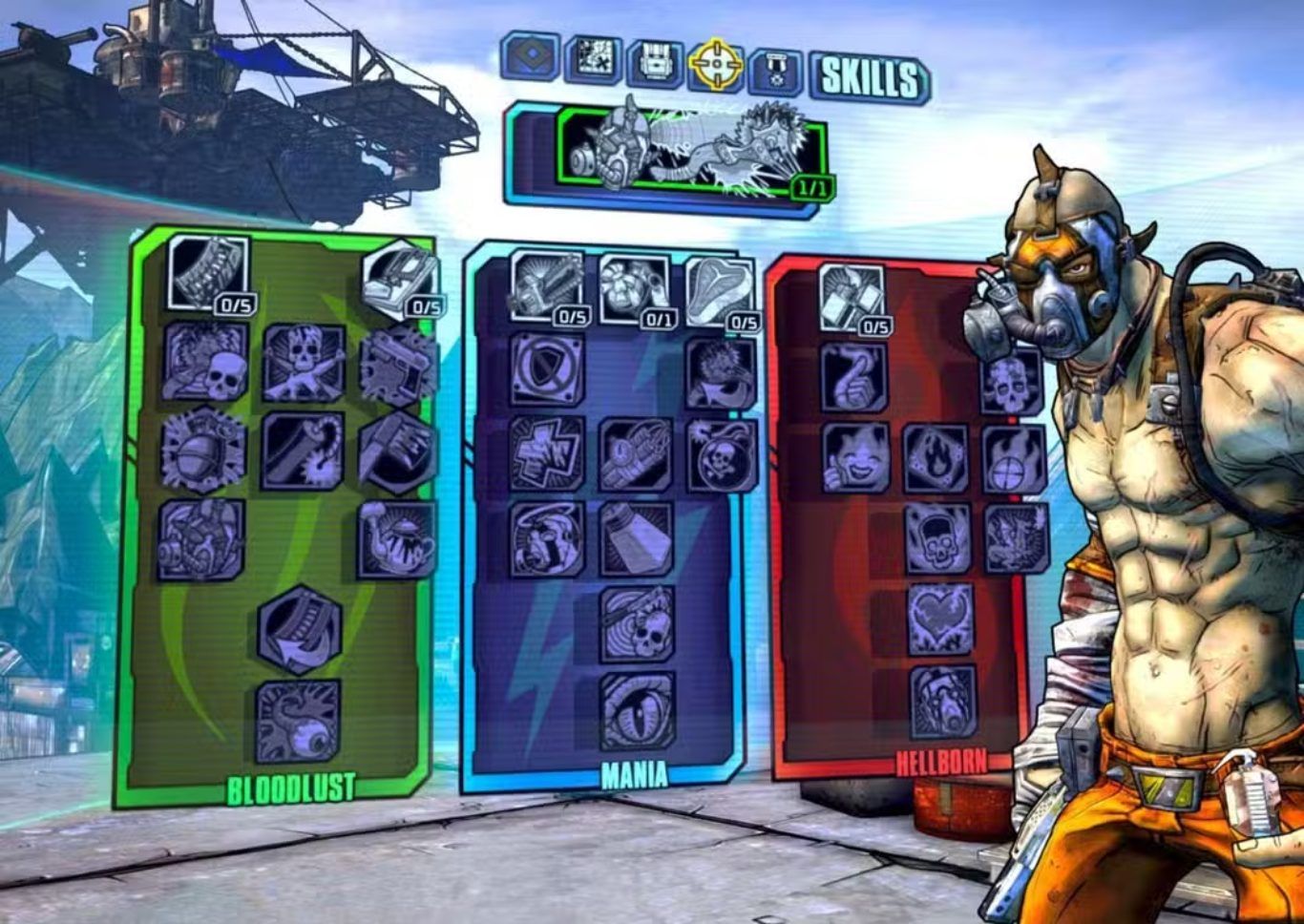The width and height of the screenshot is (1304, 924).
Task: Pick the eyeball skill at Bloodlust's bottom
Action: coord(298,721)
